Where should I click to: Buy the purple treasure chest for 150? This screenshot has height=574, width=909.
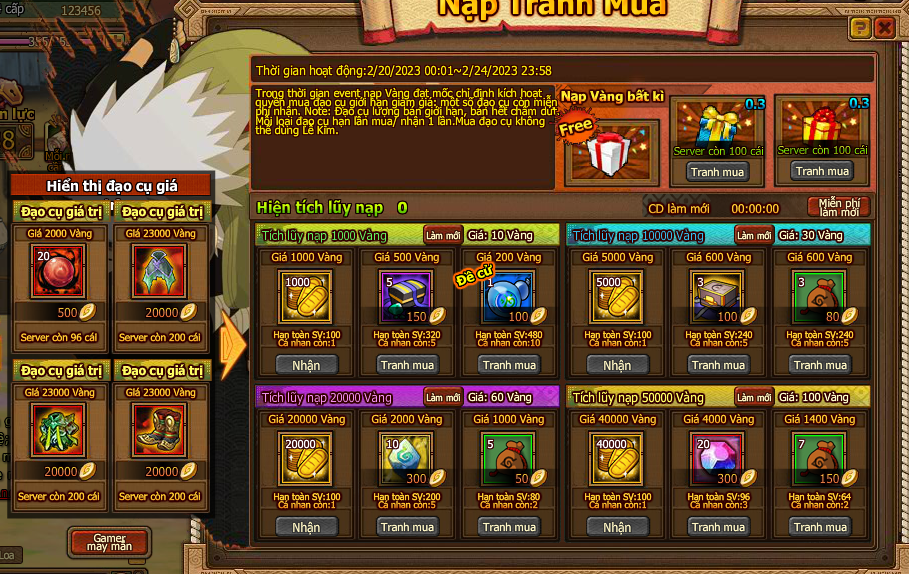click(407, 365)
